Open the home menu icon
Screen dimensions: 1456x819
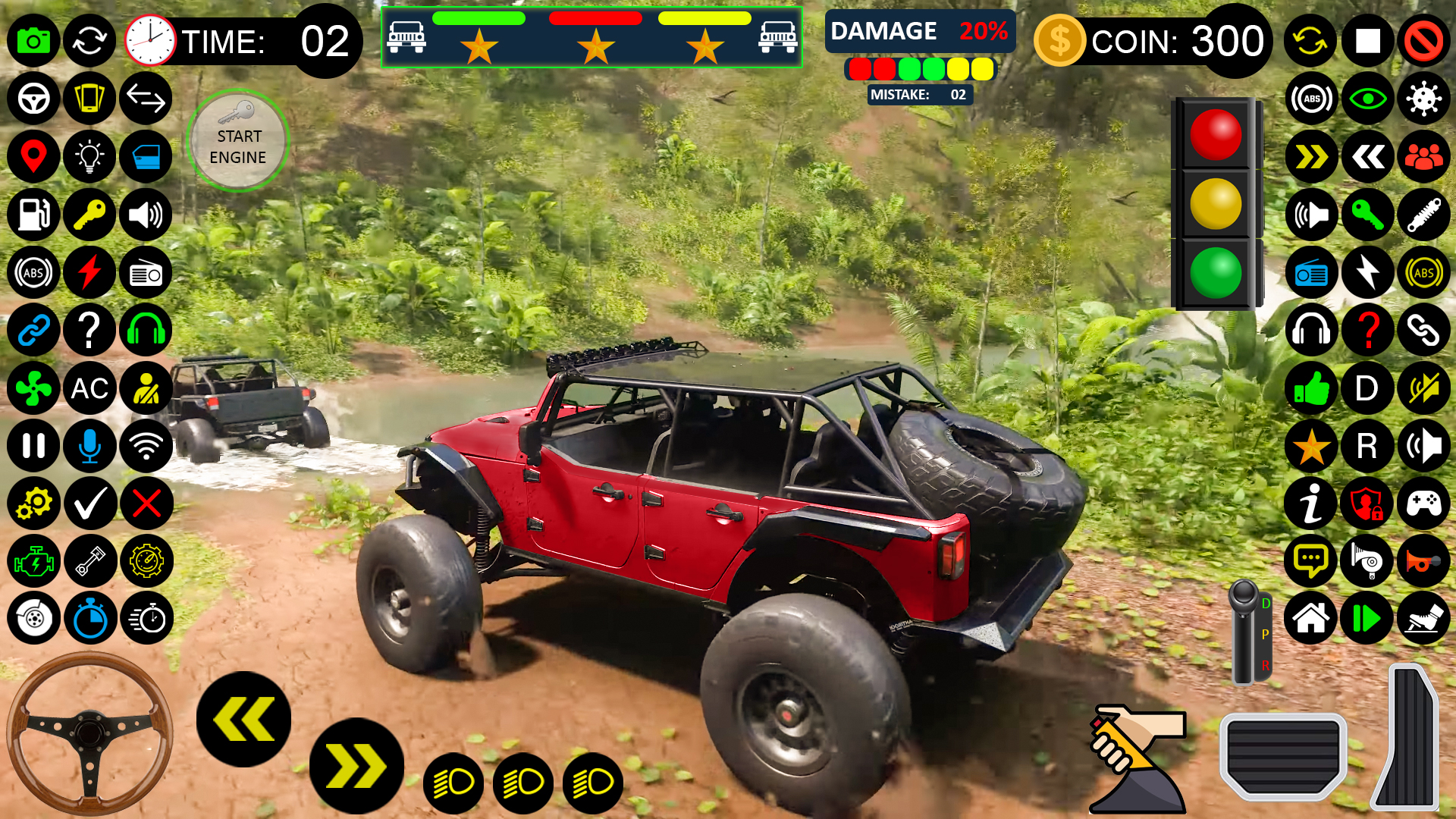tap(1311, 618)
